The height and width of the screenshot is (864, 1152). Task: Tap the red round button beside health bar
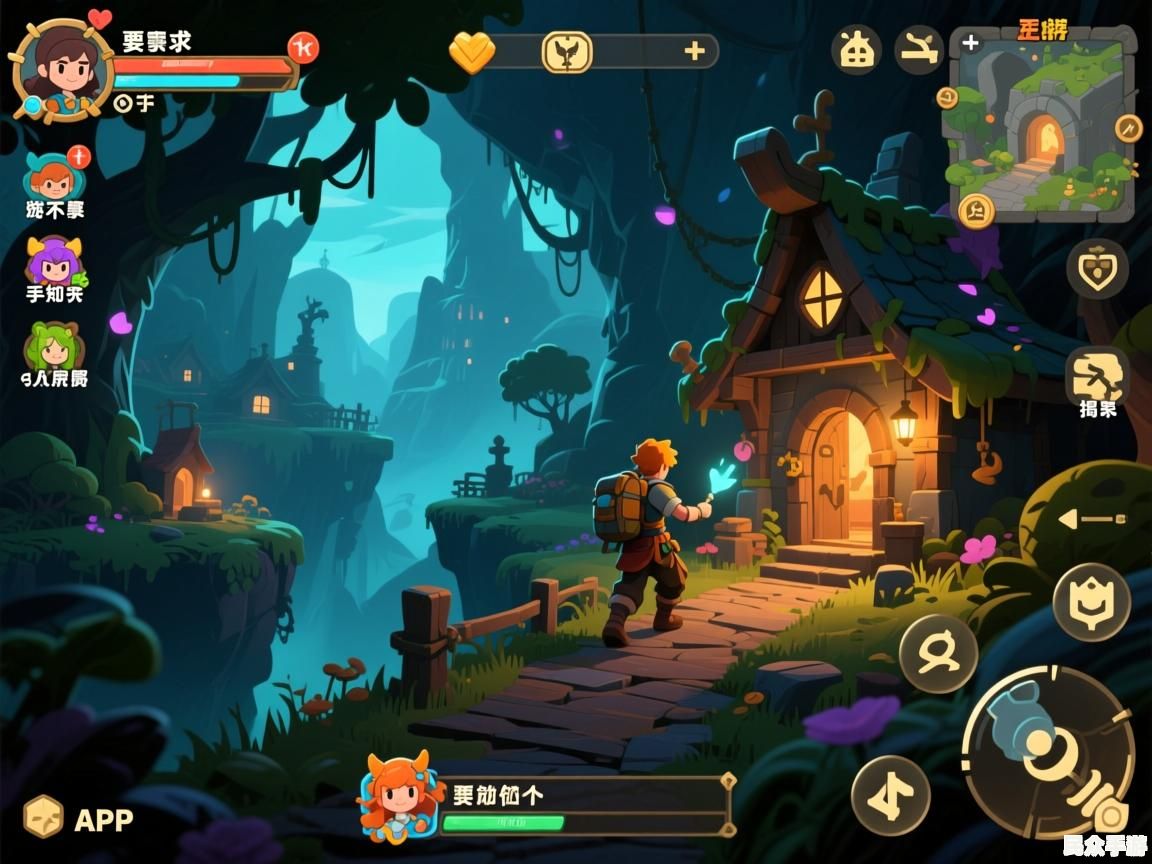pyautogui.click(x=303, y=47)
